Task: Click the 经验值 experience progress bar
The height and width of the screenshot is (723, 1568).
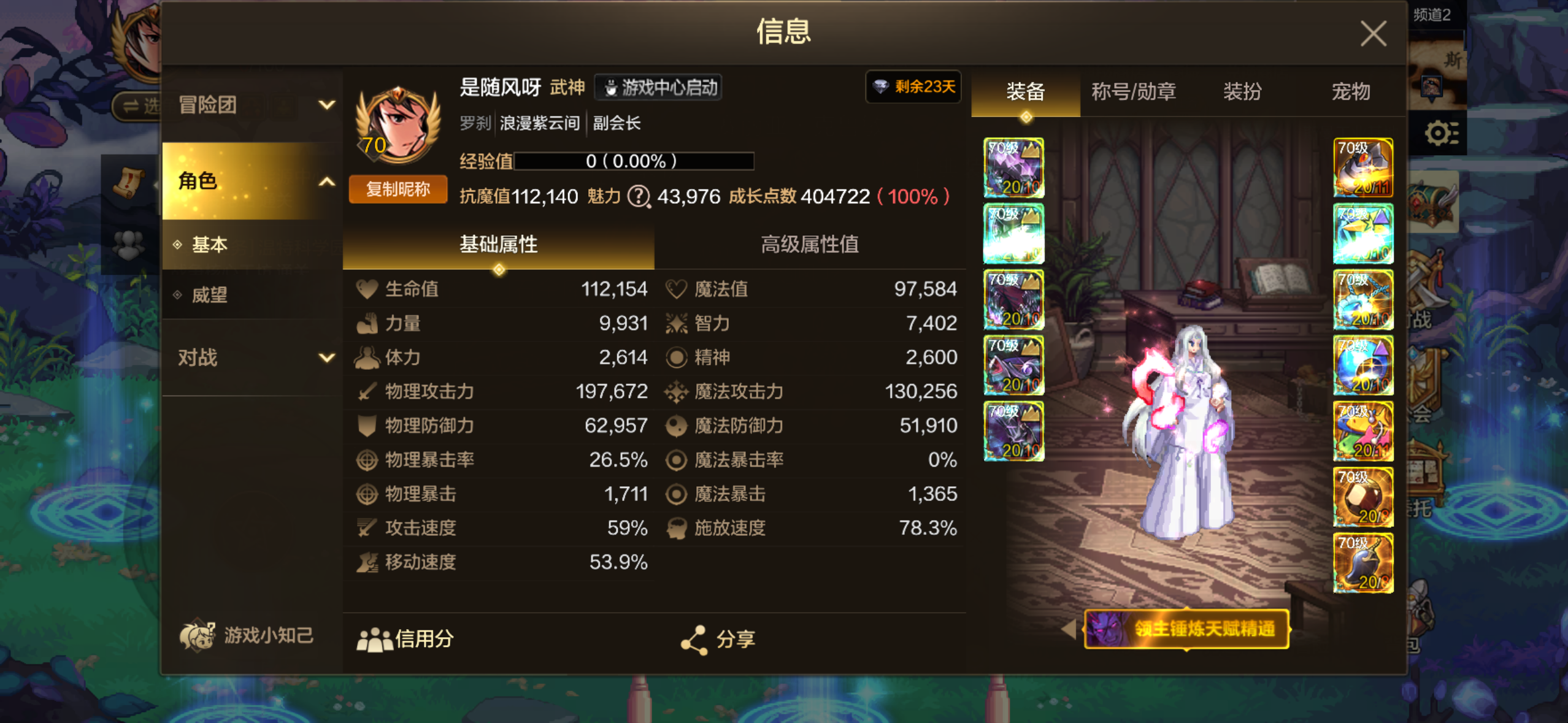Action: pyautogui.click(x=635, y=161)
